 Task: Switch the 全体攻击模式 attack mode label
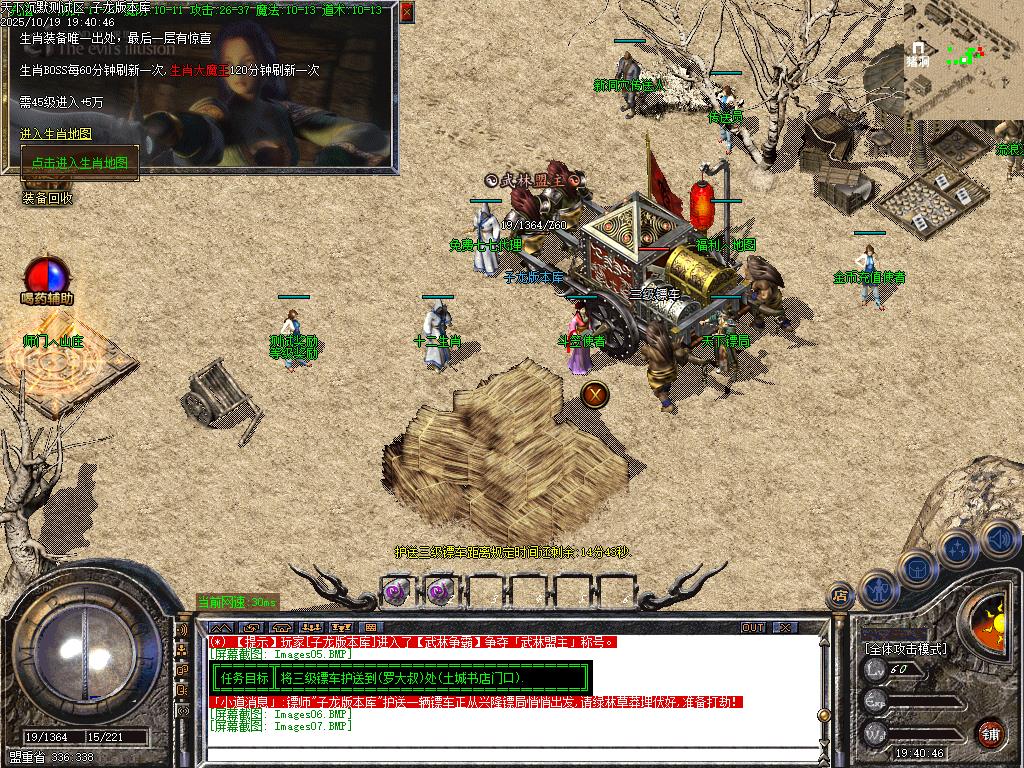click(905, 649)
